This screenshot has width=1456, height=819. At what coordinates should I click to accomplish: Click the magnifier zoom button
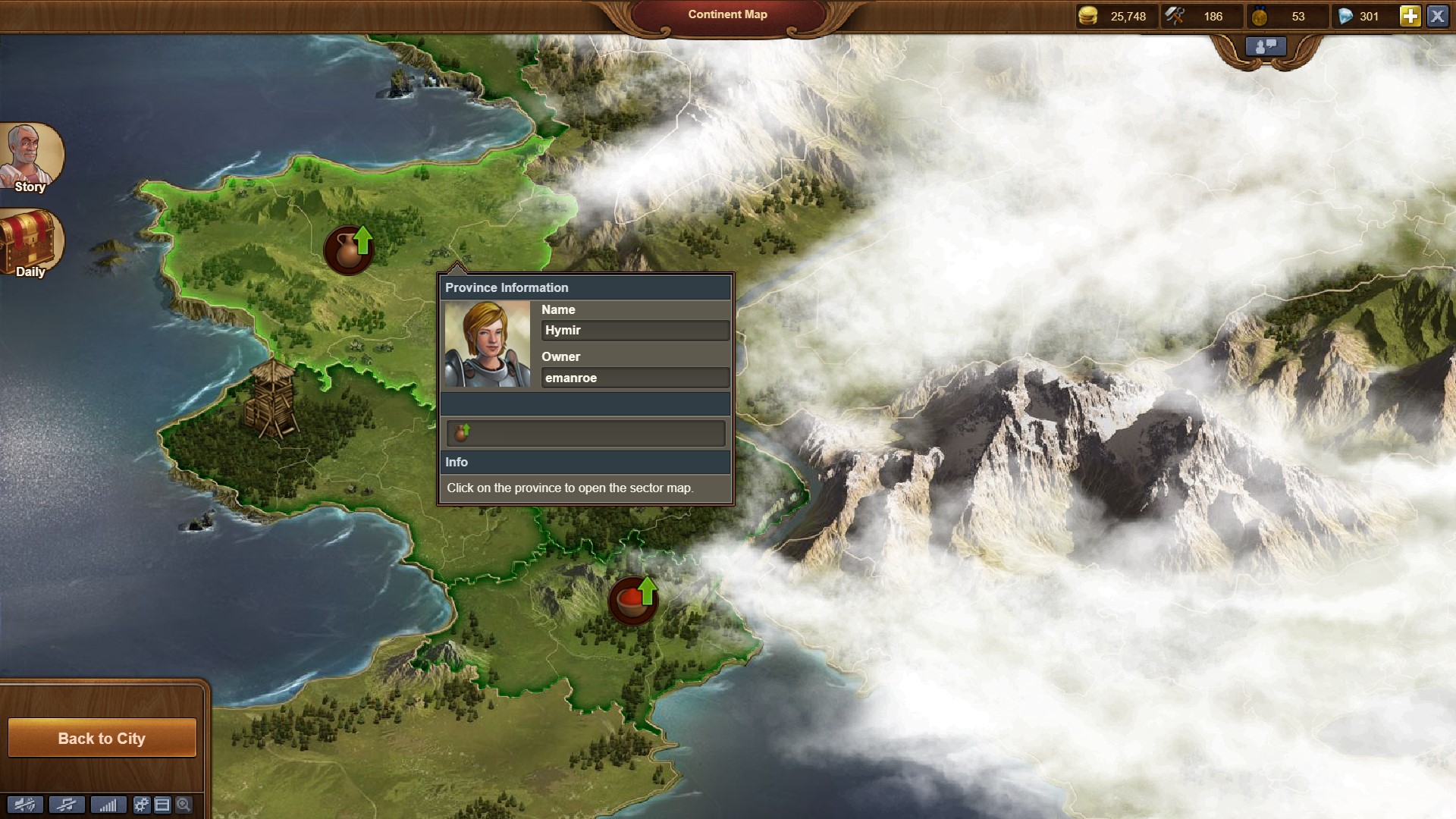pos(184,805)
